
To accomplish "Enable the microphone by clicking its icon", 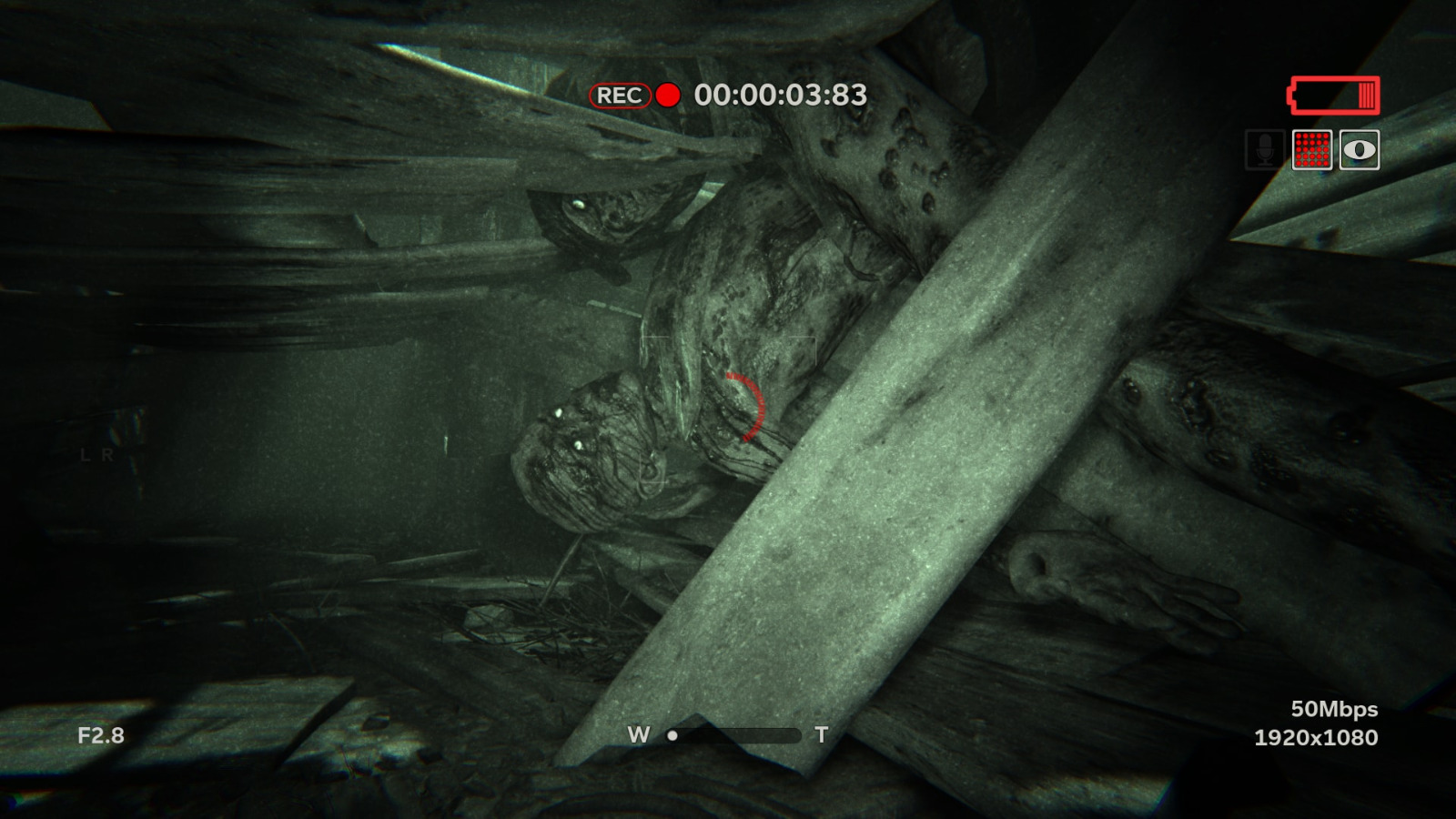I will pos(1263,149).
